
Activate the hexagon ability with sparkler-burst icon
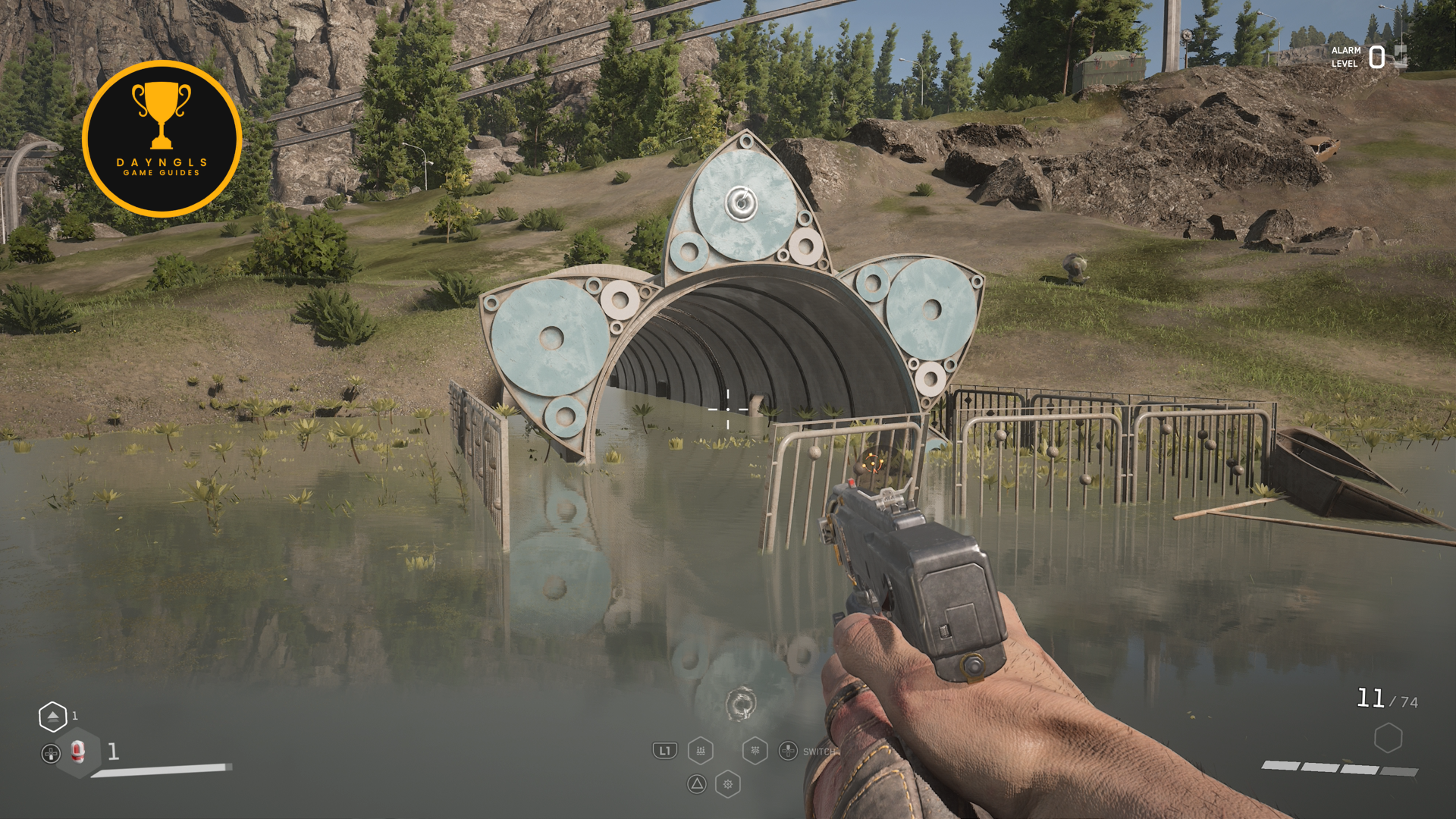(755, 751)
